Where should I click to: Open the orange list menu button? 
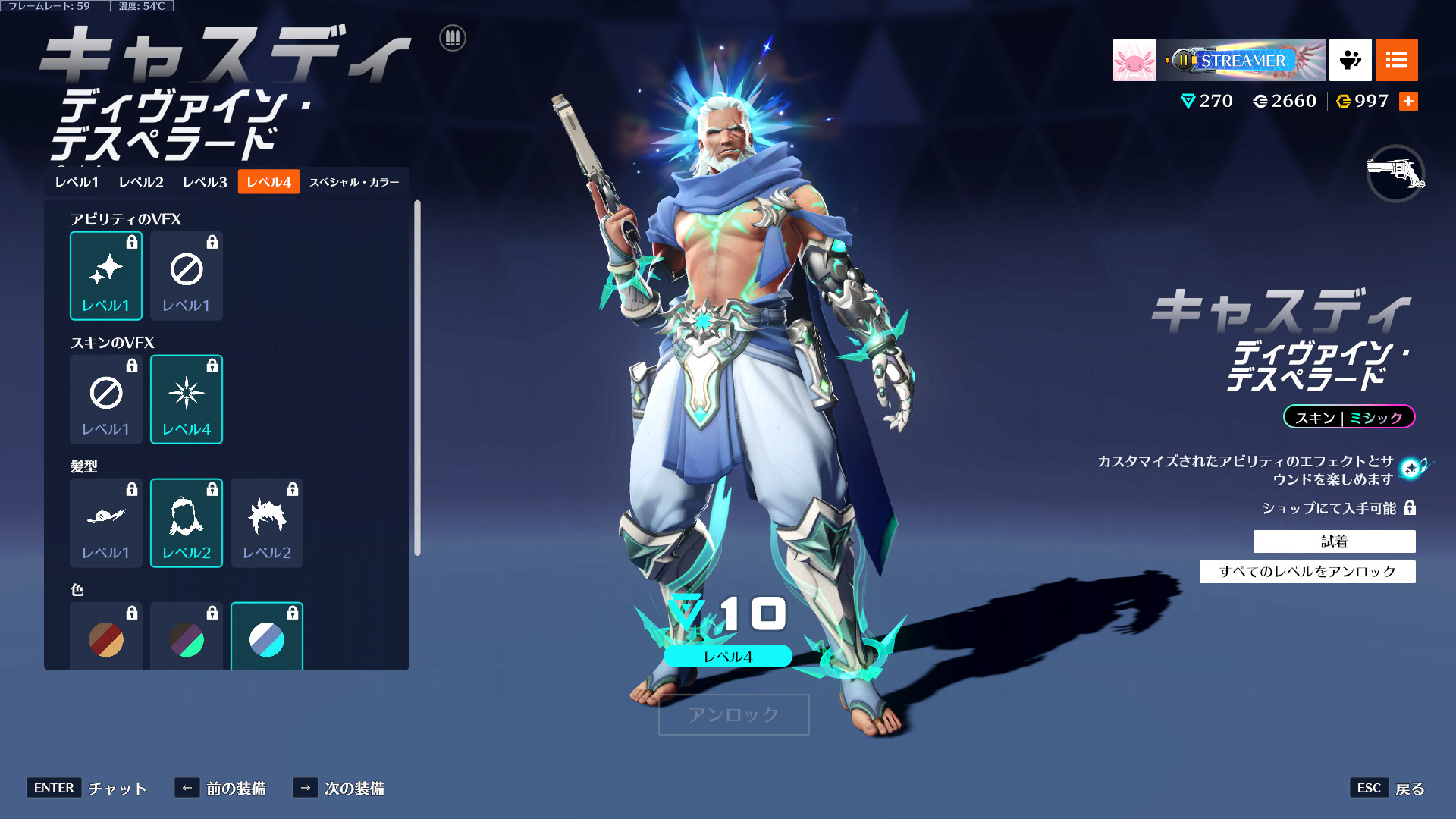pos(1396,60)
